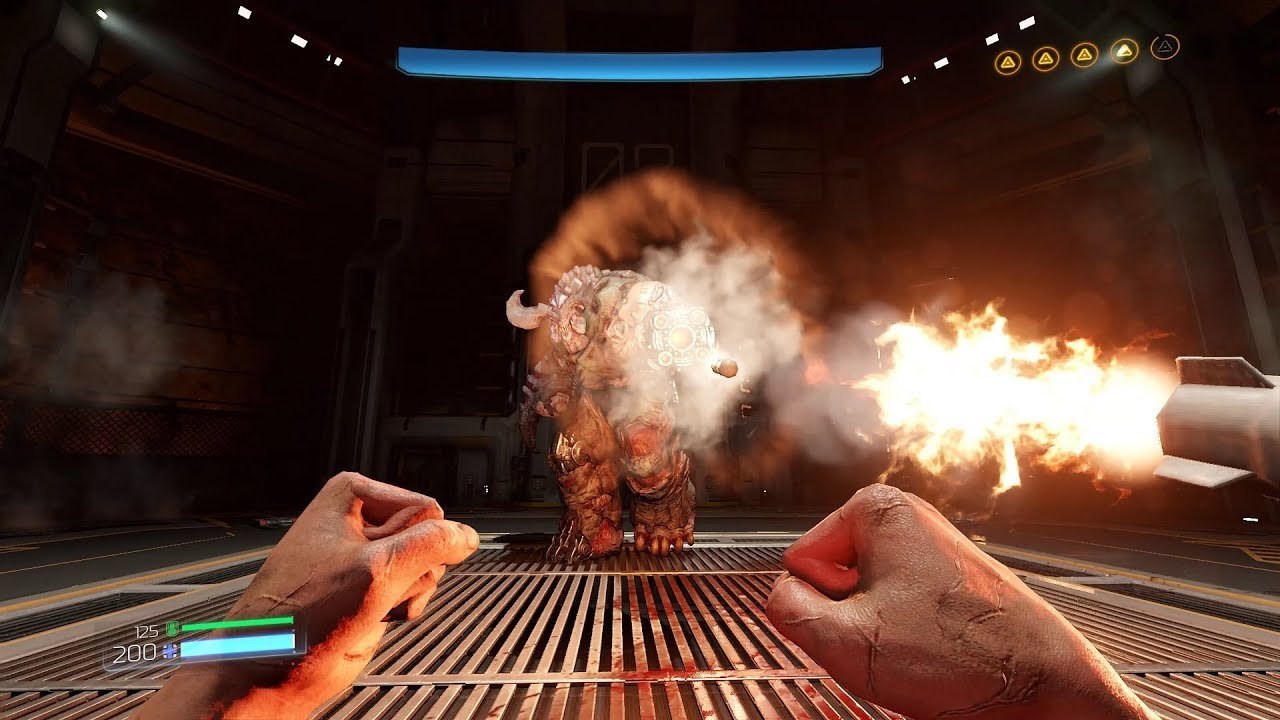The height and width of the screenshot is (720, 1280).
Task: Click the dimmed grey triangle rune icon
Action: [1164, 47]
